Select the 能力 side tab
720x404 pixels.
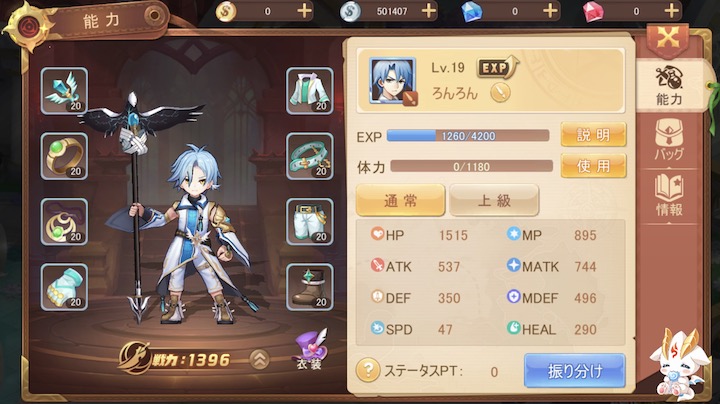tap(669, 86)
